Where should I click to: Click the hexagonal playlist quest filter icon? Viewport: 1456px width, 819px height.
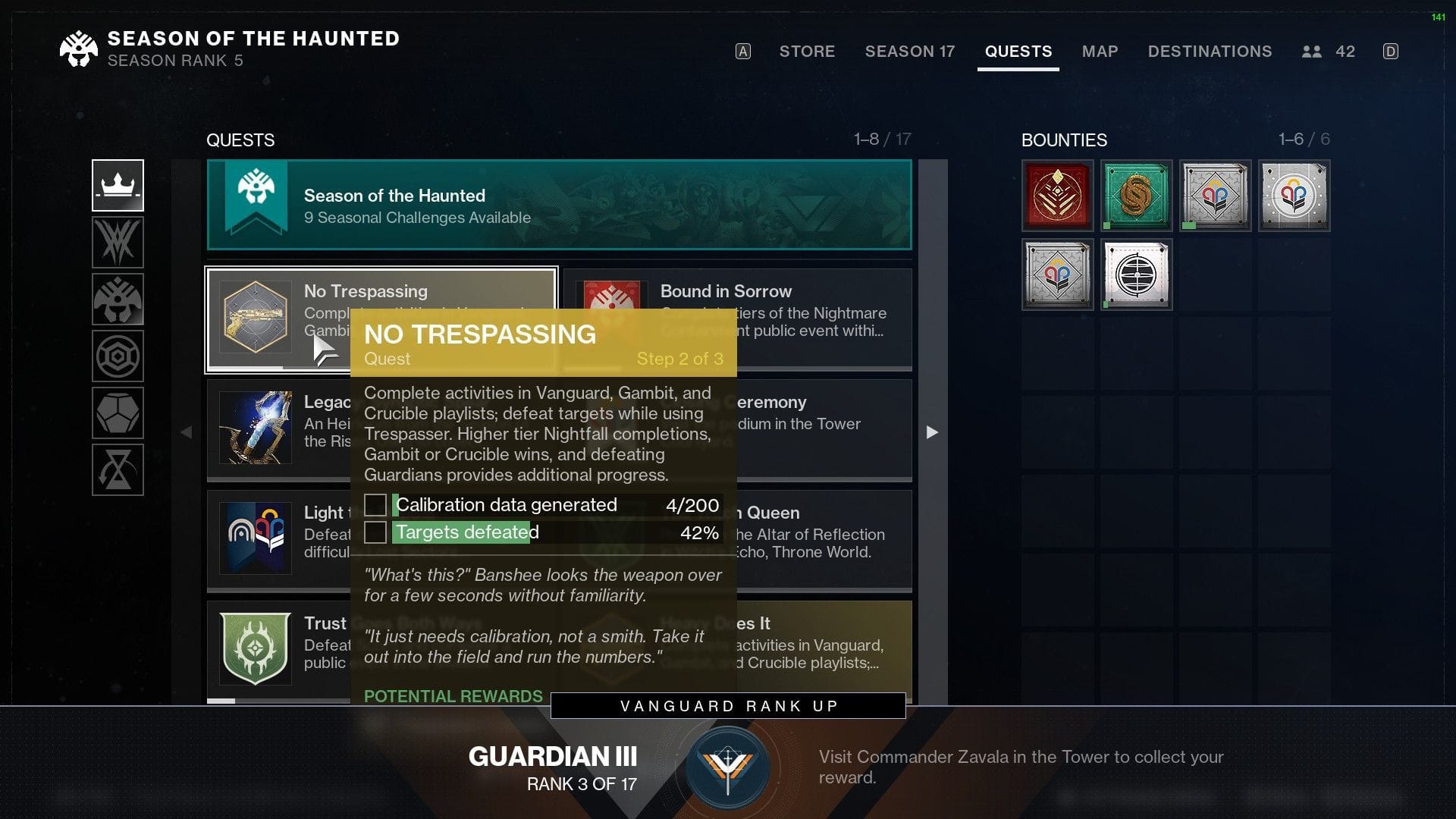pos(118,356)
